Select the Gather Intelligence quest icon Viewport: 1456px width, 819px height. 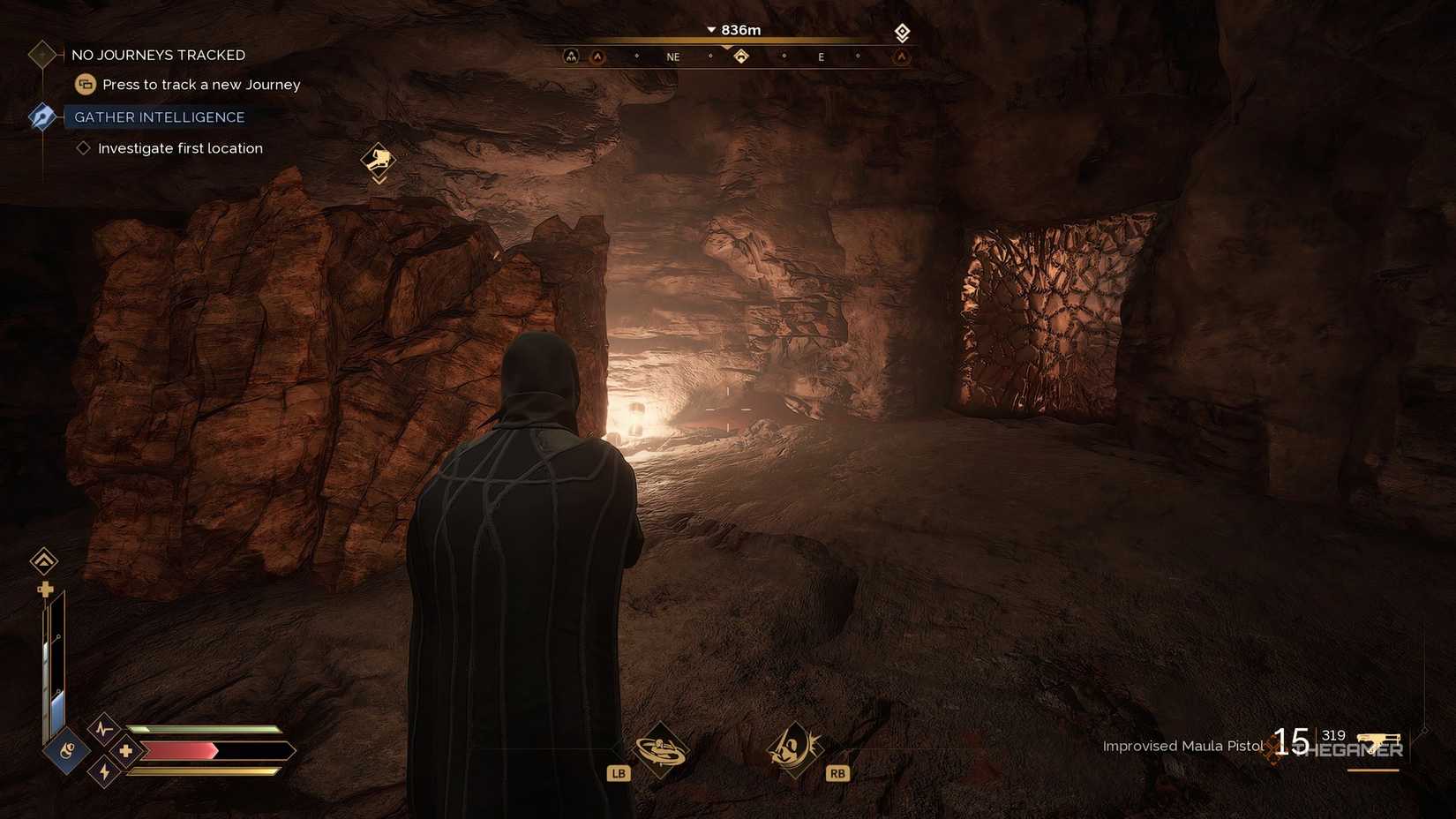(41, 116)
